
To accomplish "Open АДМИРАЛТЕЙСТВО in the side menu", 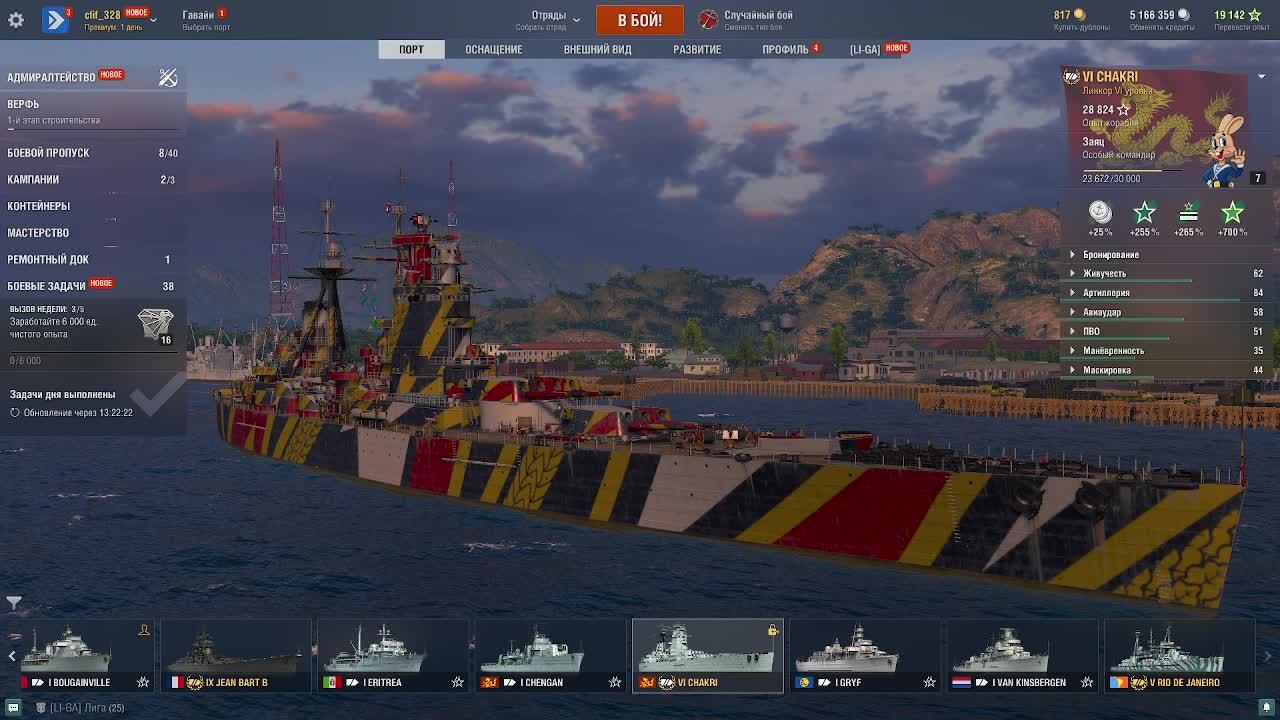I will click(51, 77).
